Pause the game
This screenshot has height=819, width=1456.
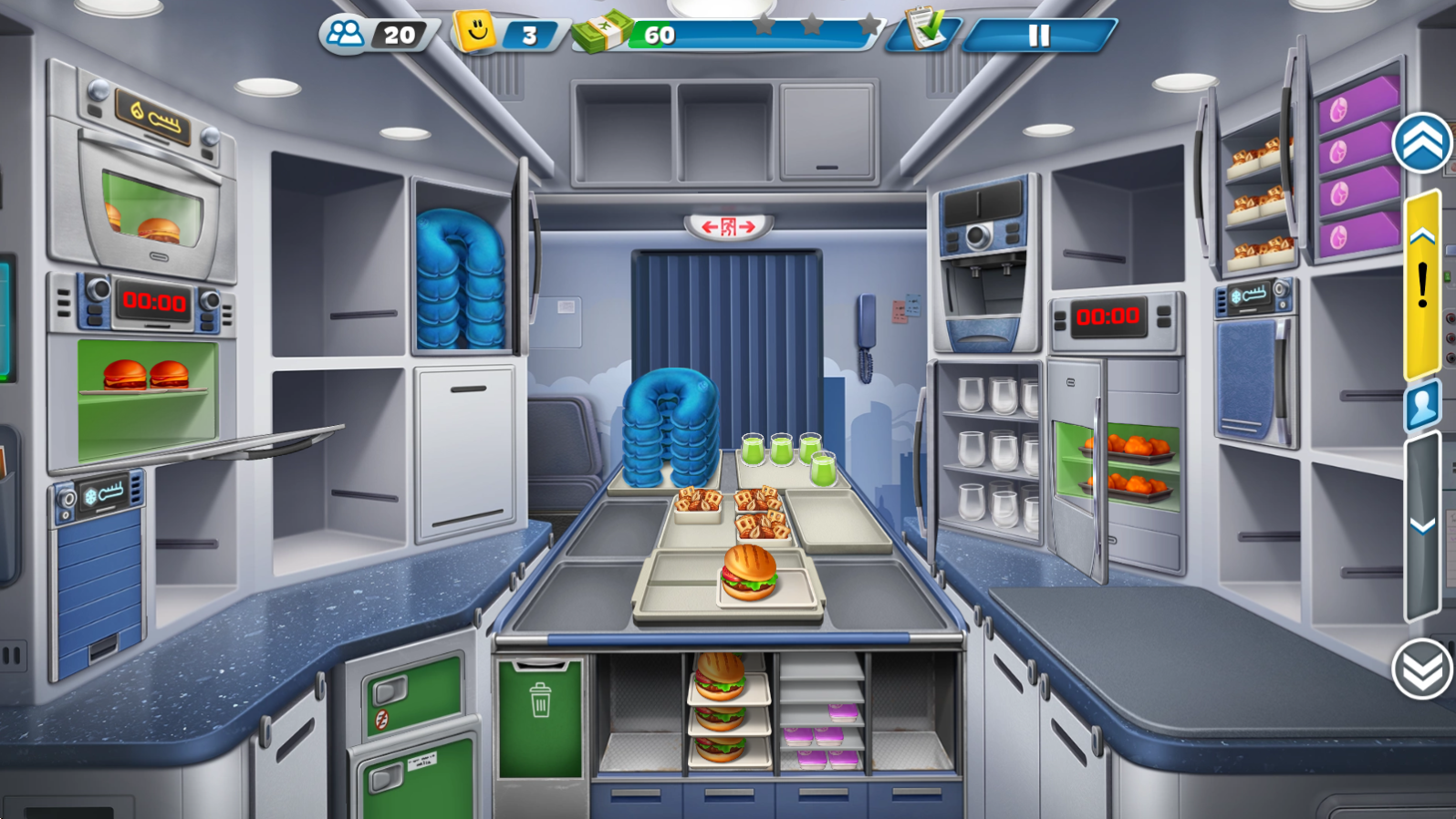[1038, 36]
